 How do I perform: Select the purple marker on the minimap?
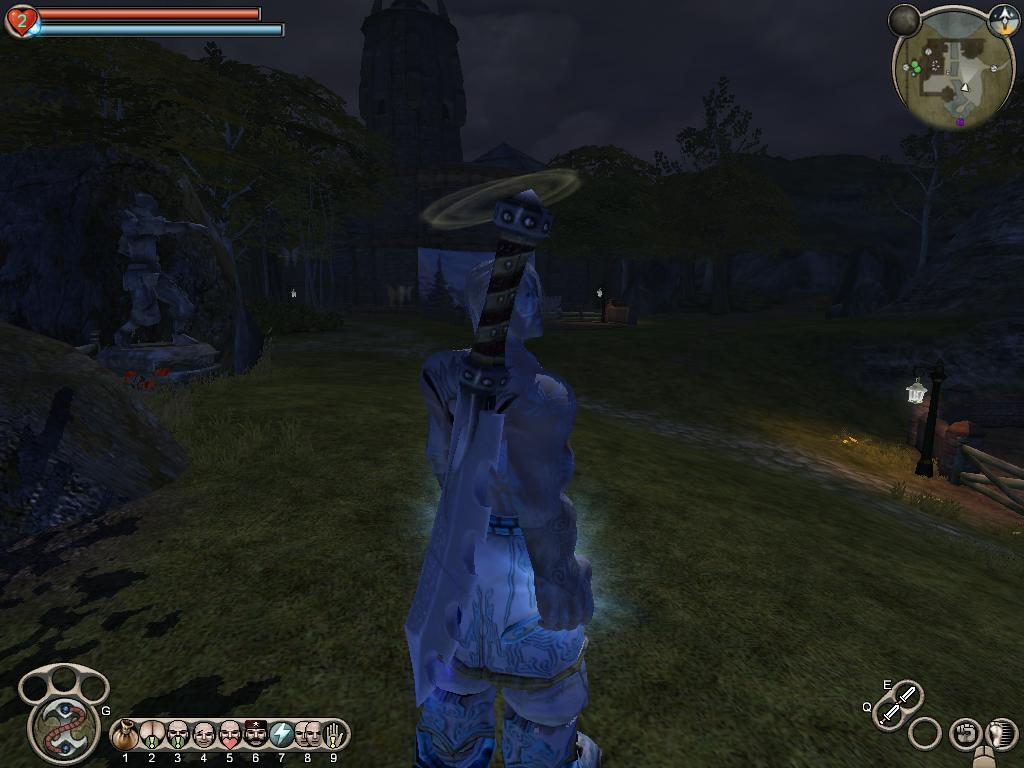[960, 122]
